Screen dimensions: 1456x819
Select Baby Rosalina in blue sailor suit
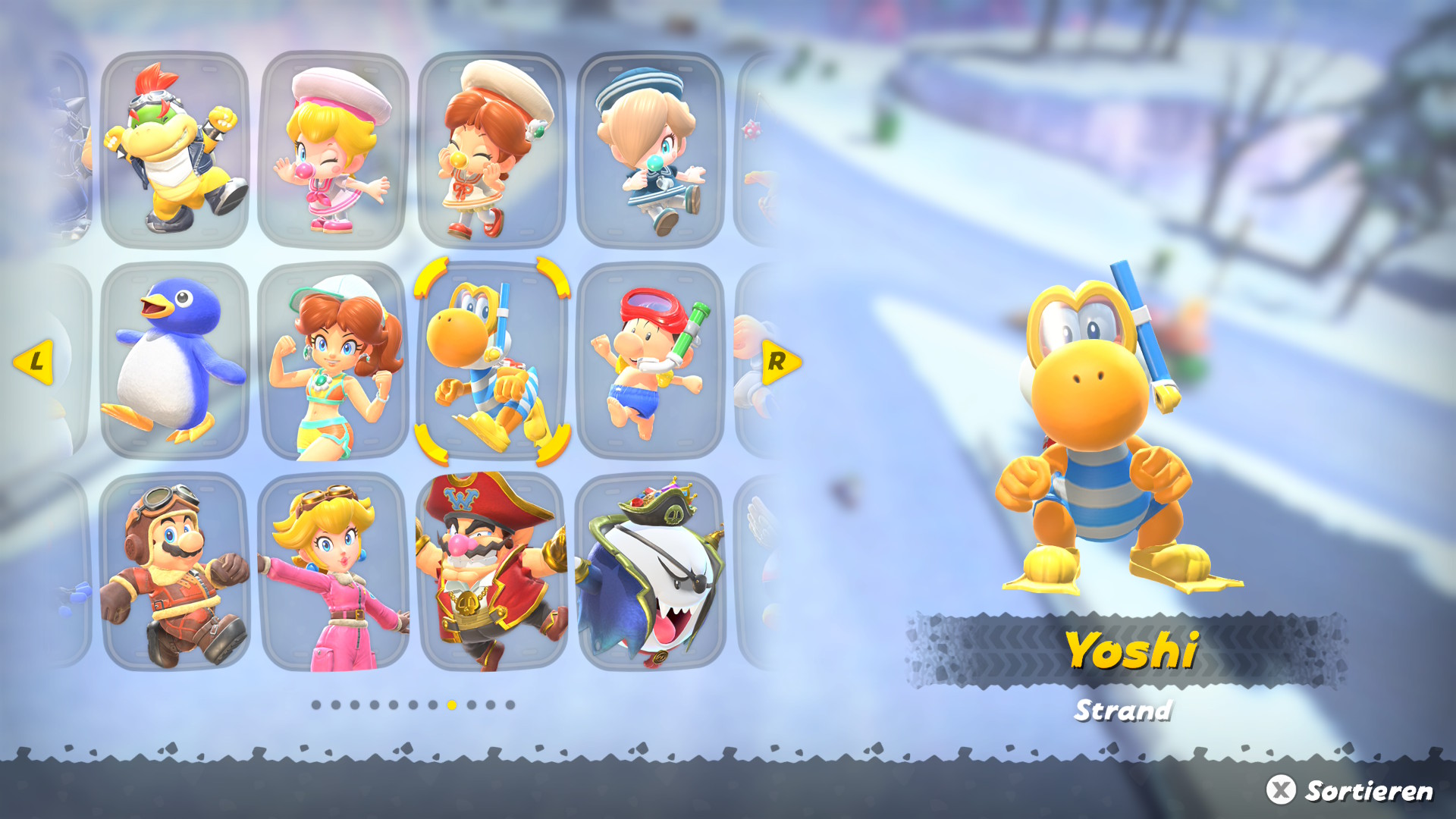(x=650, y=149)
